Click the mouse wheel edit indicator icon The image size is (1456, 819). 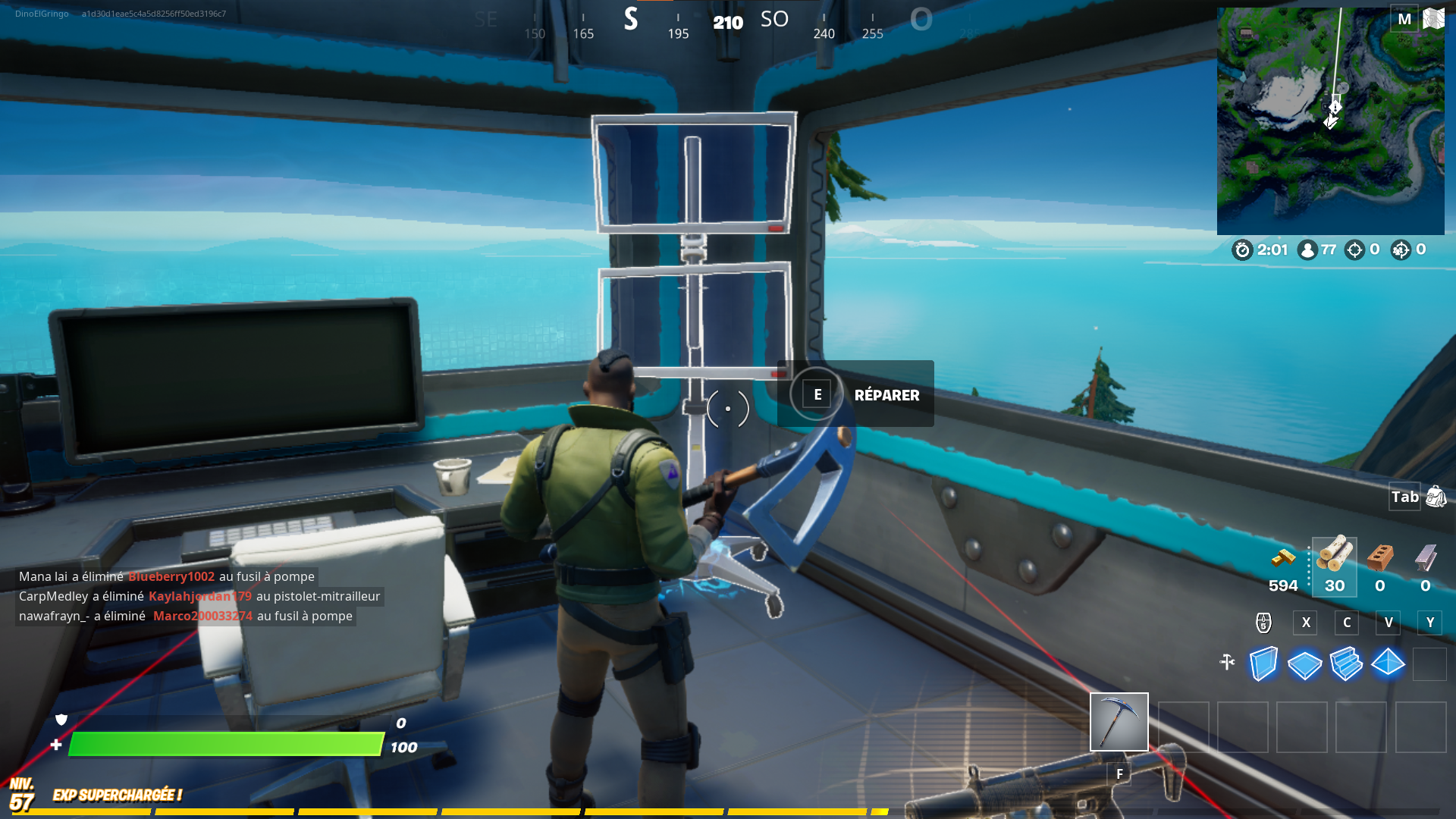click(1262, 623)
